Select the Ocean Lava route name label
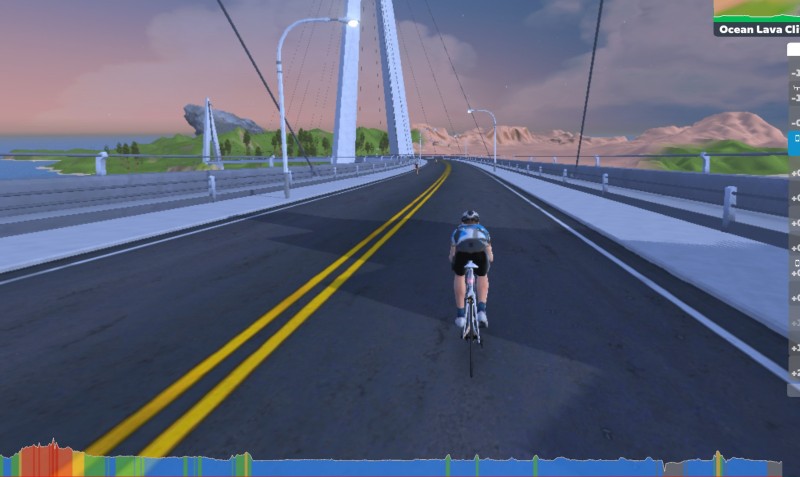Screen dimensions: 800x477 [x=757, y=29]
